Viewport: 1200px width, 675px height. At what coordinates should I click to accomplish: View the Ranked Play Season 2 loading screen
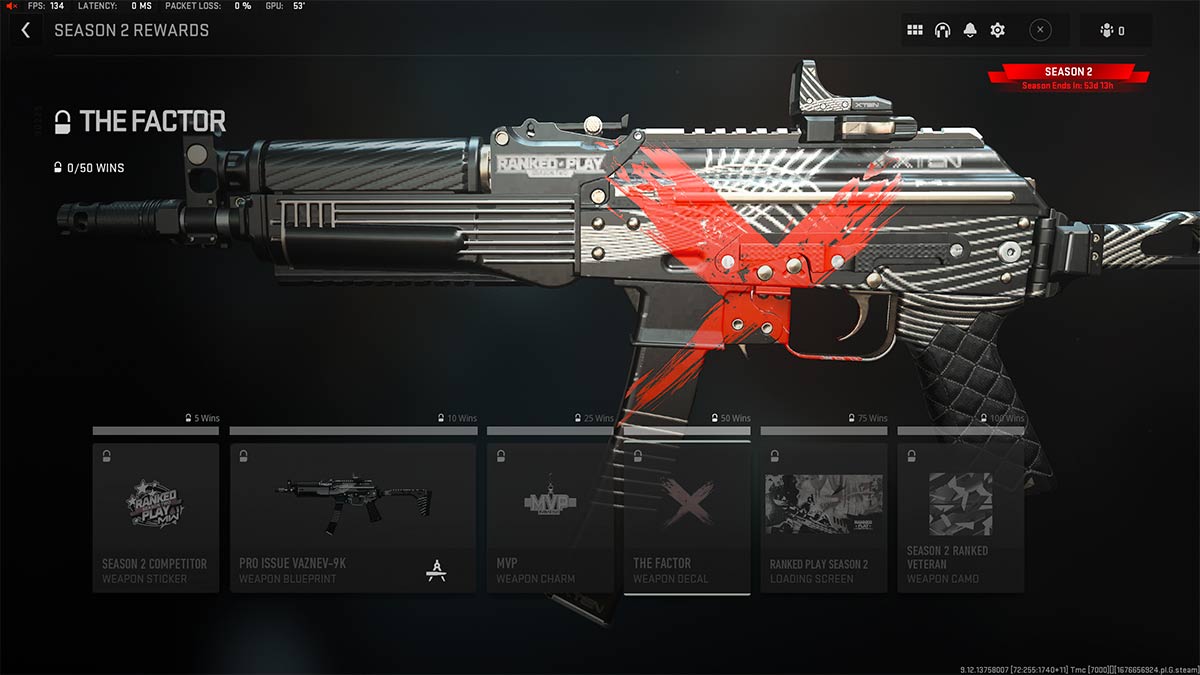pyautogui.click(x=823, y=518)
